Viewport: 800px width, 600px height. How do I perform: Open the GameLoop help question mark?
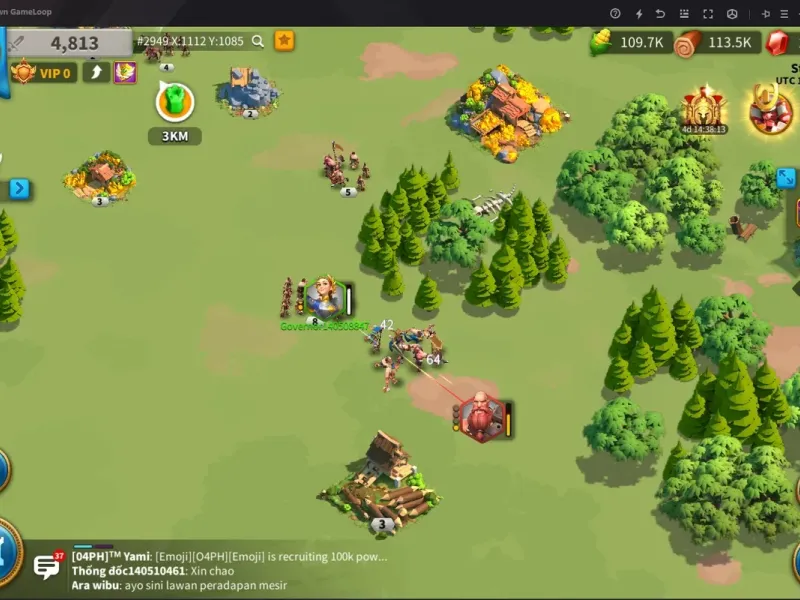[614, 14]
